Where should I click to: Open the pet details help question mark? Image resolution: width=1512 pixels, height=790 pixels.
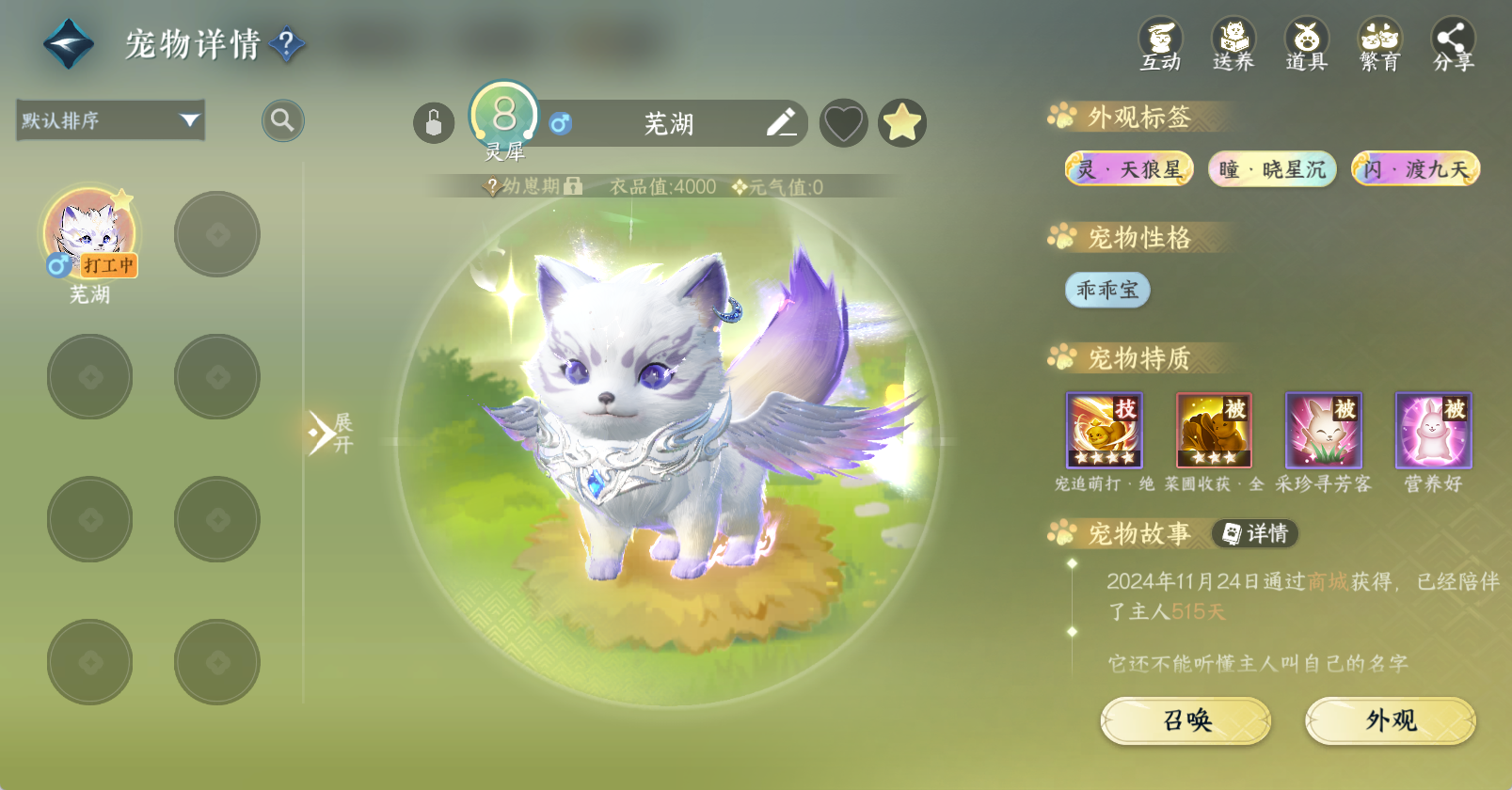click(287, 43)
